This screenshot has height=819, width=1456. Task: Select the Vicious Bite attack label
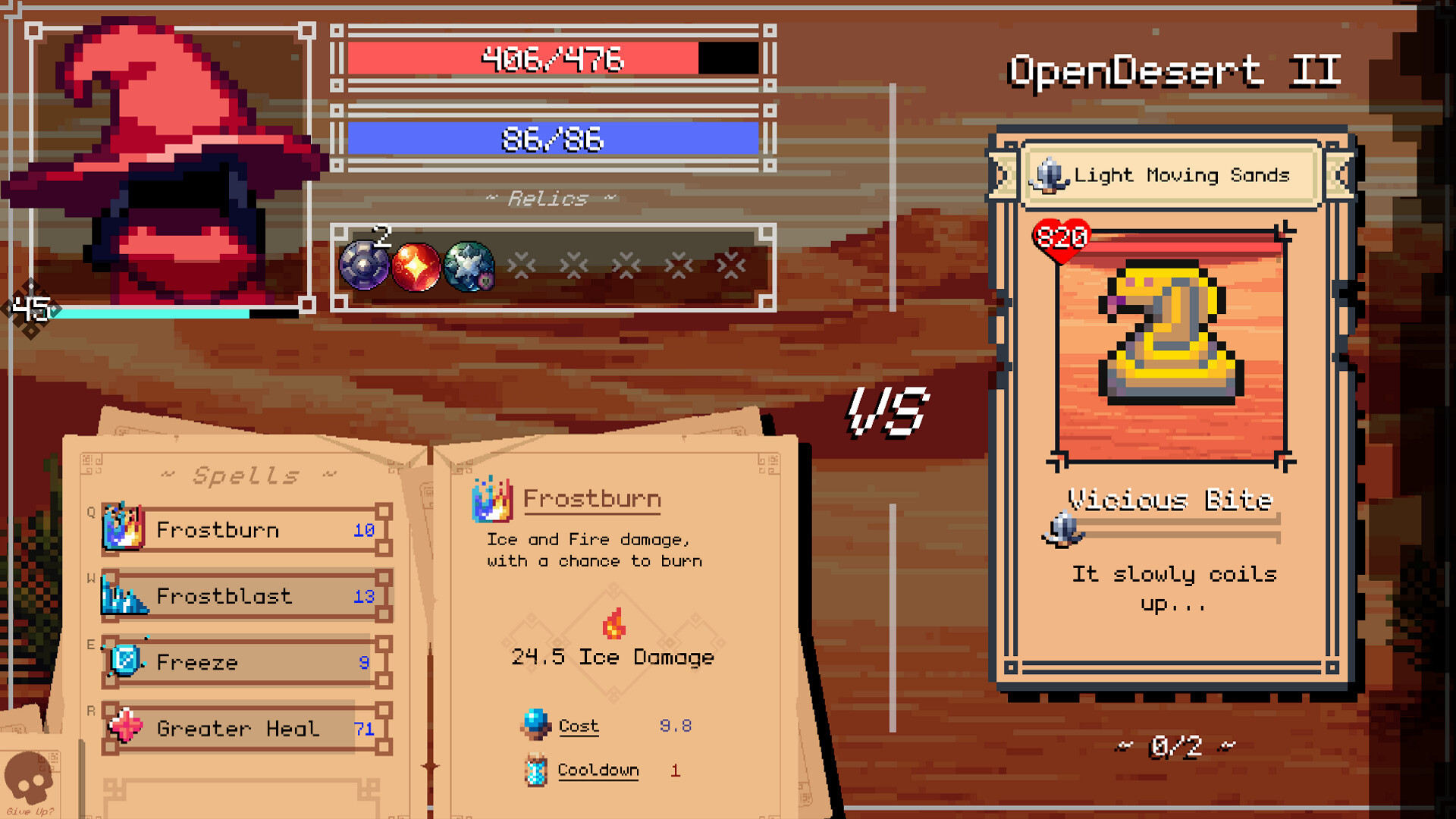[1168, 500]
